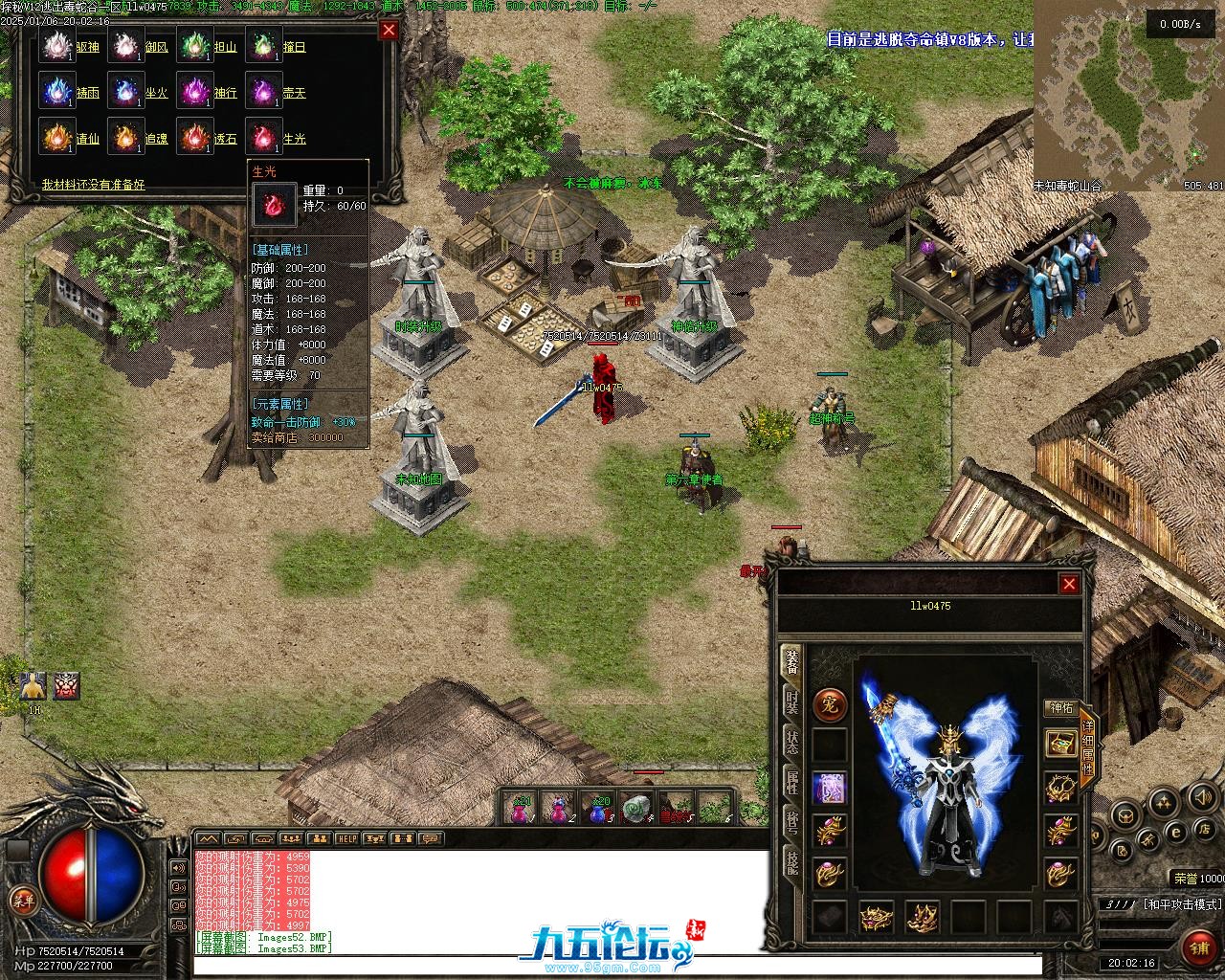Close the flame material dialog

389,30
